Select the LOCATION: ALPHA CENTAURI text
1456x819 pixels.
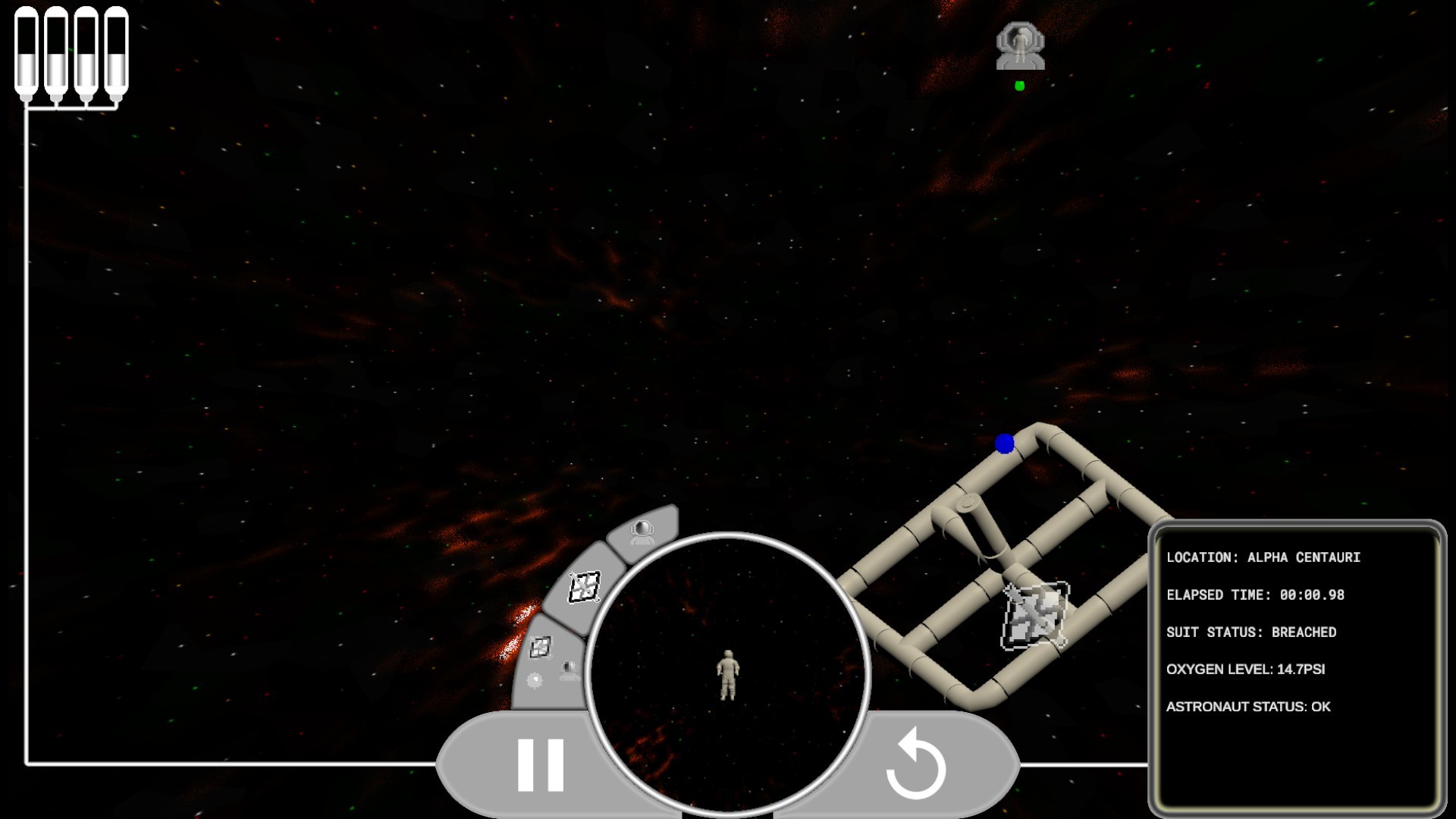(x=1263, y=556)
